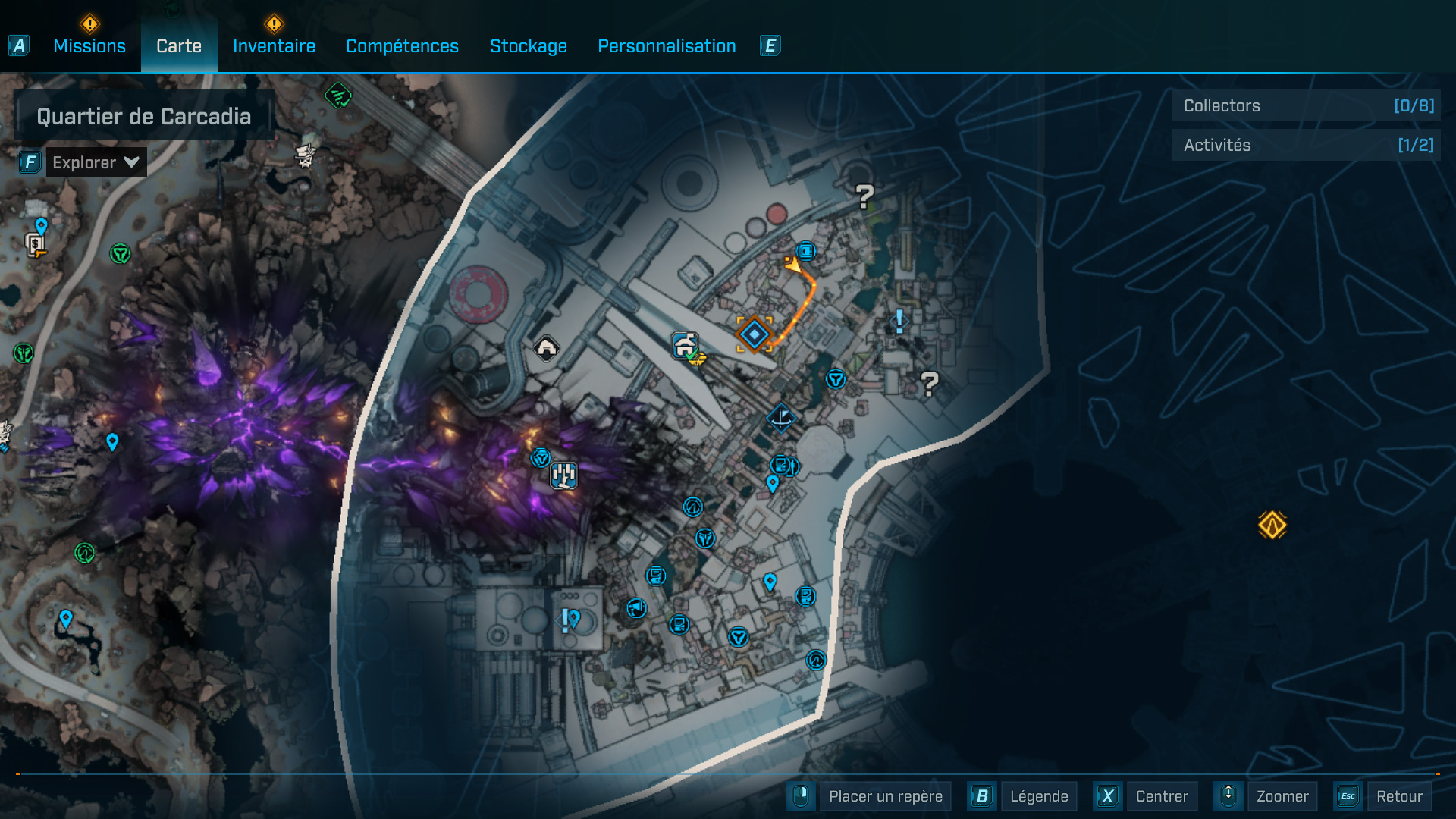Click the Zoomer control at bottom

(1282, 796)
